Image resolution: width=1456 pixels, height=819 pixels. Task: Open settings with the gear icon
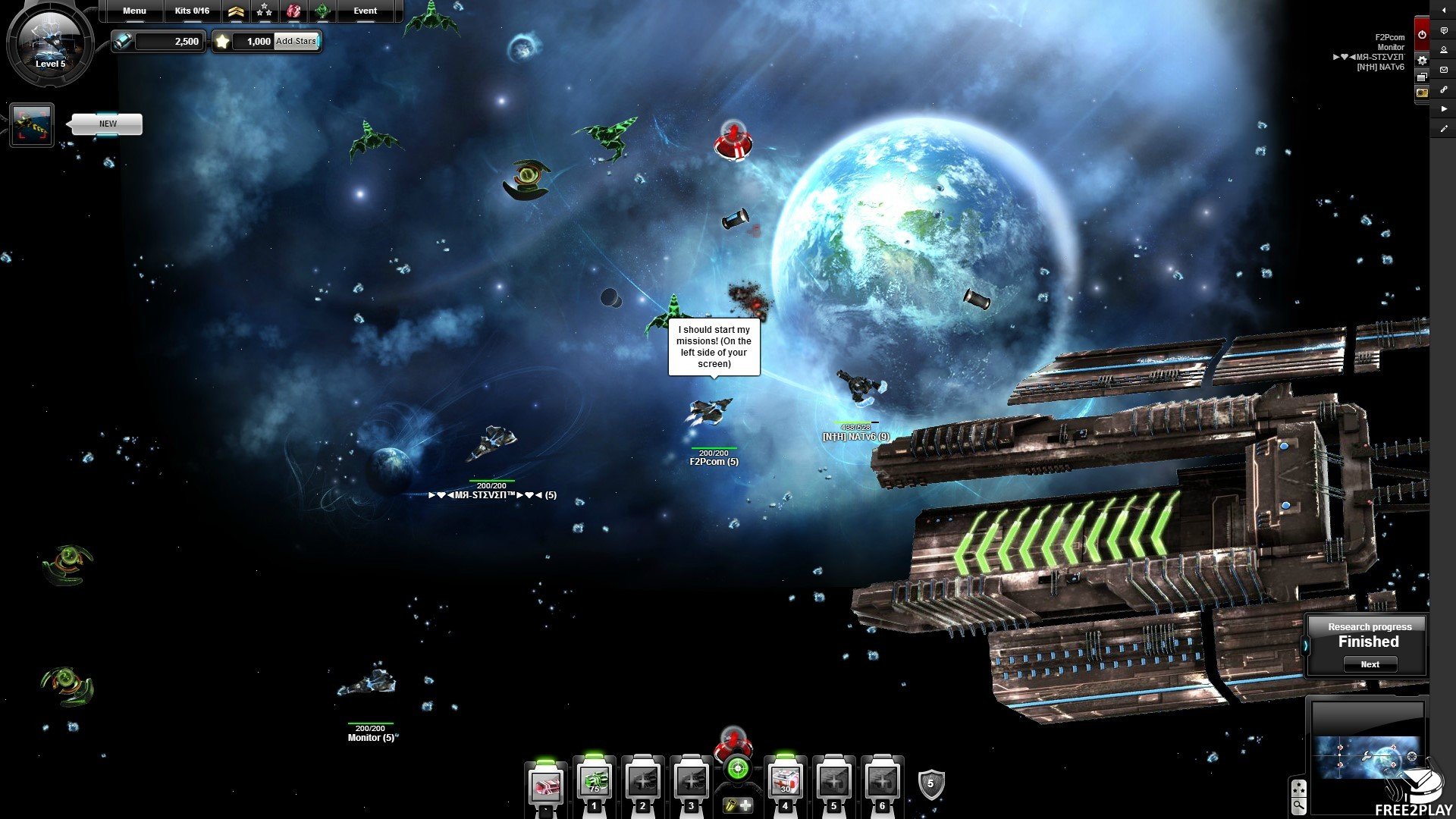click(1422, 60)
